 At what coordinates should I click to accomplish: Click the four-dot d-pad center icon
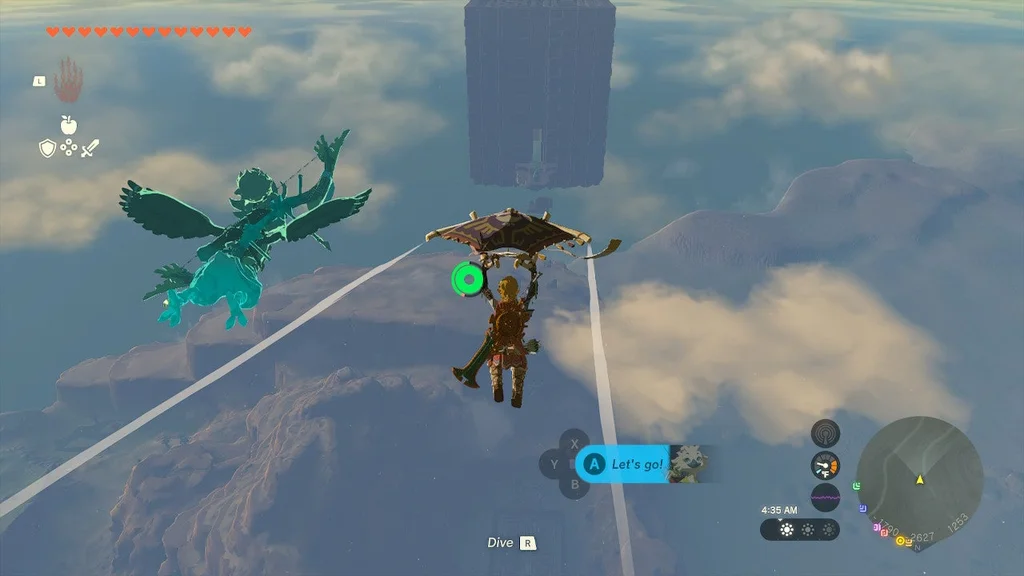[x=68, y=148]
